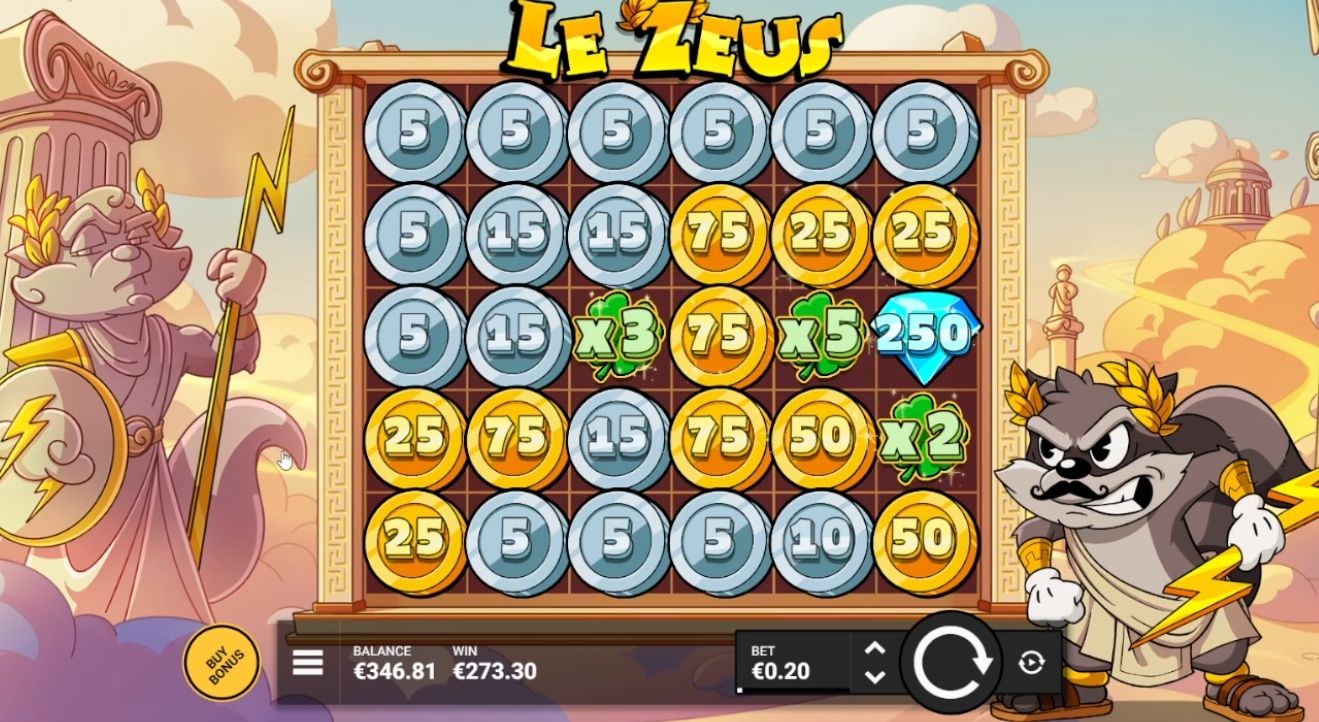Select the x3 green clover multiplier symbol

(617, 335)
